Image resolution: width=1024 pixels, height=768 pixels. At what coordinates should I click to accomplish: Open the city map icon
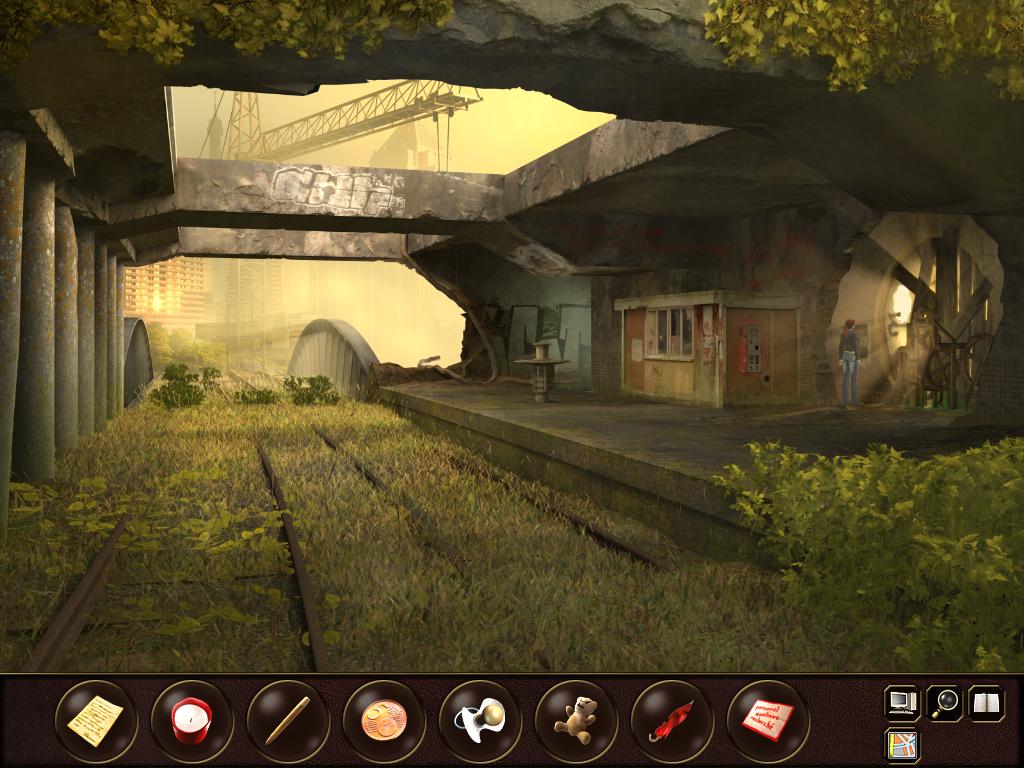pos(903,745)
